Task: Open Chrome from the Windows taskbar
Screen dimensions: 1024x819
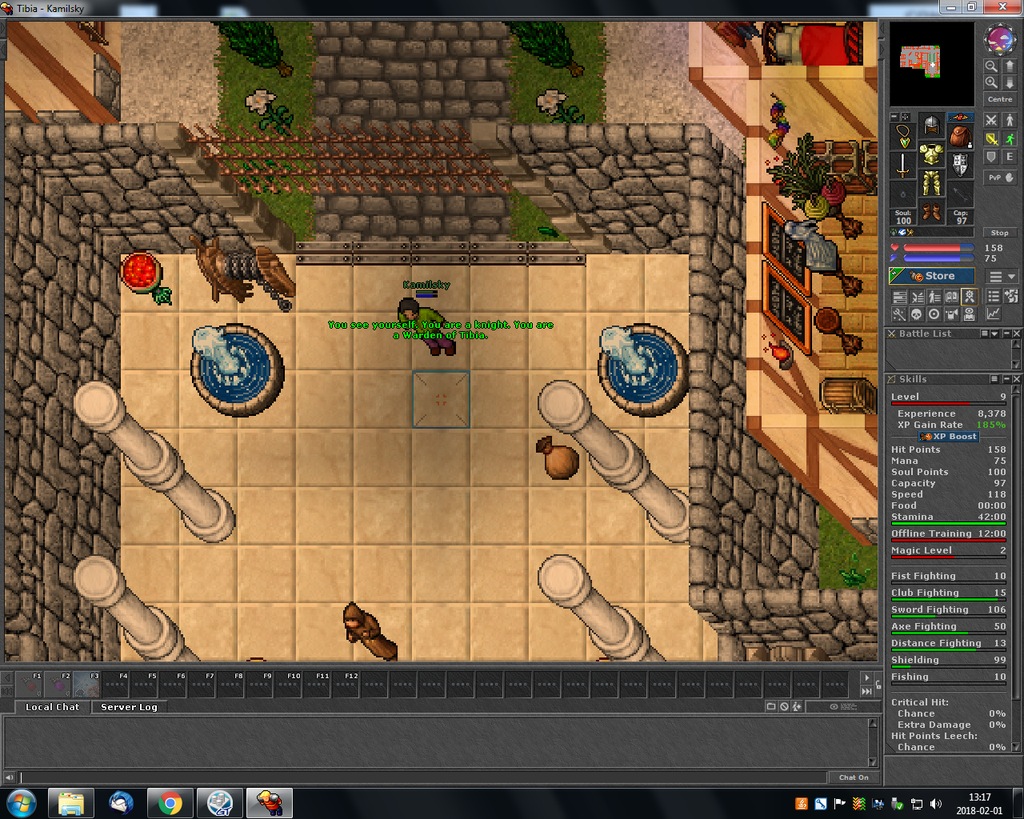Action: coord(170,802)
